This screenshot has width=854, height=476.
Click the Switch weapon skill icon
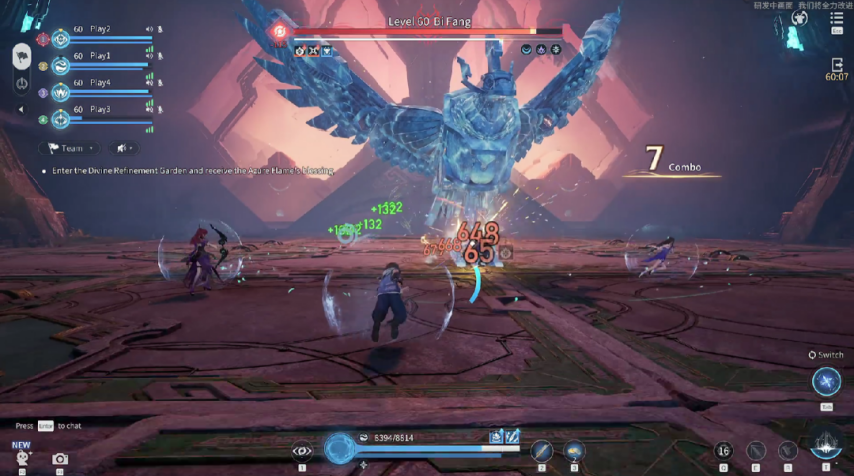826,381
